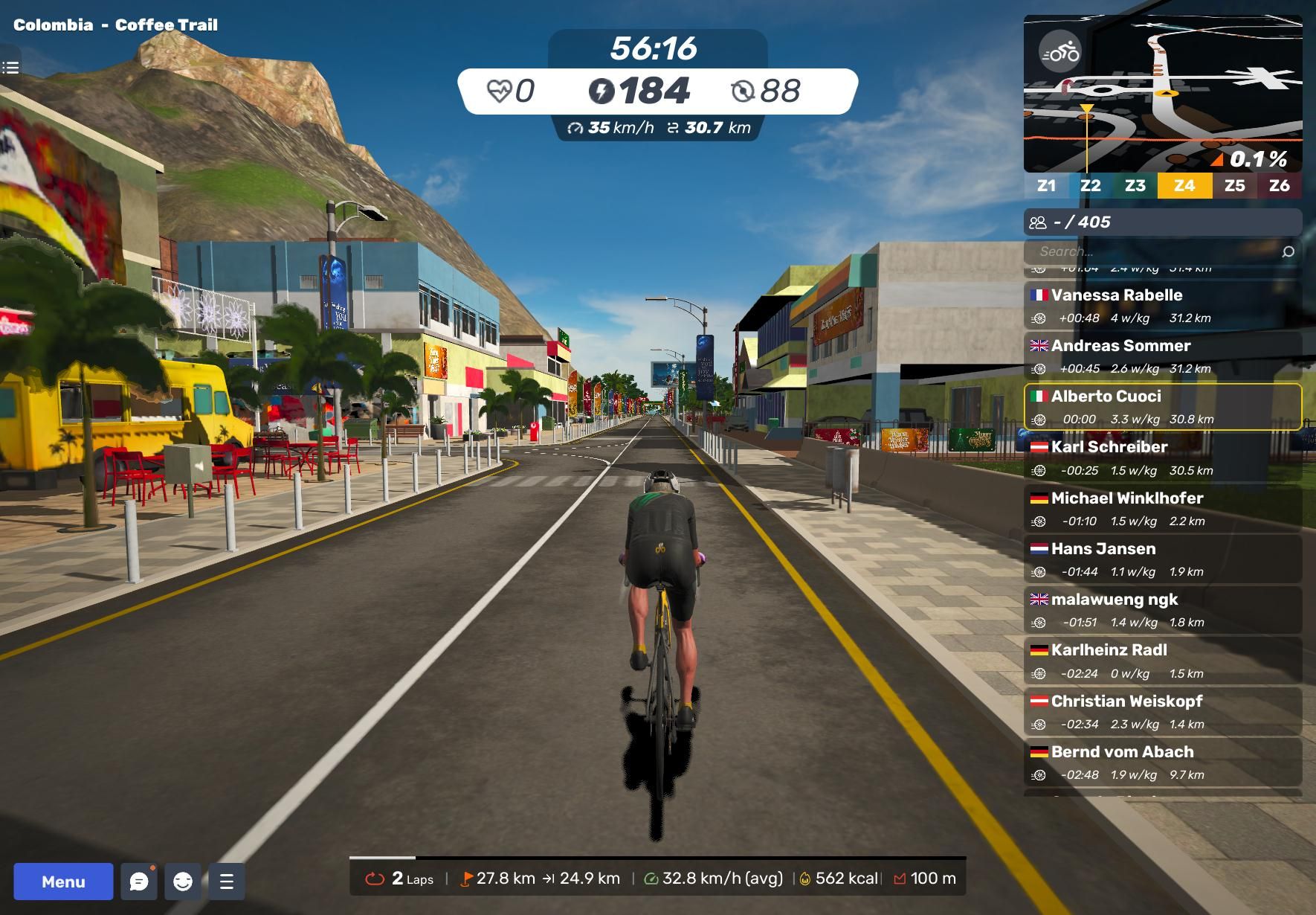This screenshot has width=1316, height=915.
Task: Pick Hans Jansen from nearby riders
Action: pos(1162,559)
